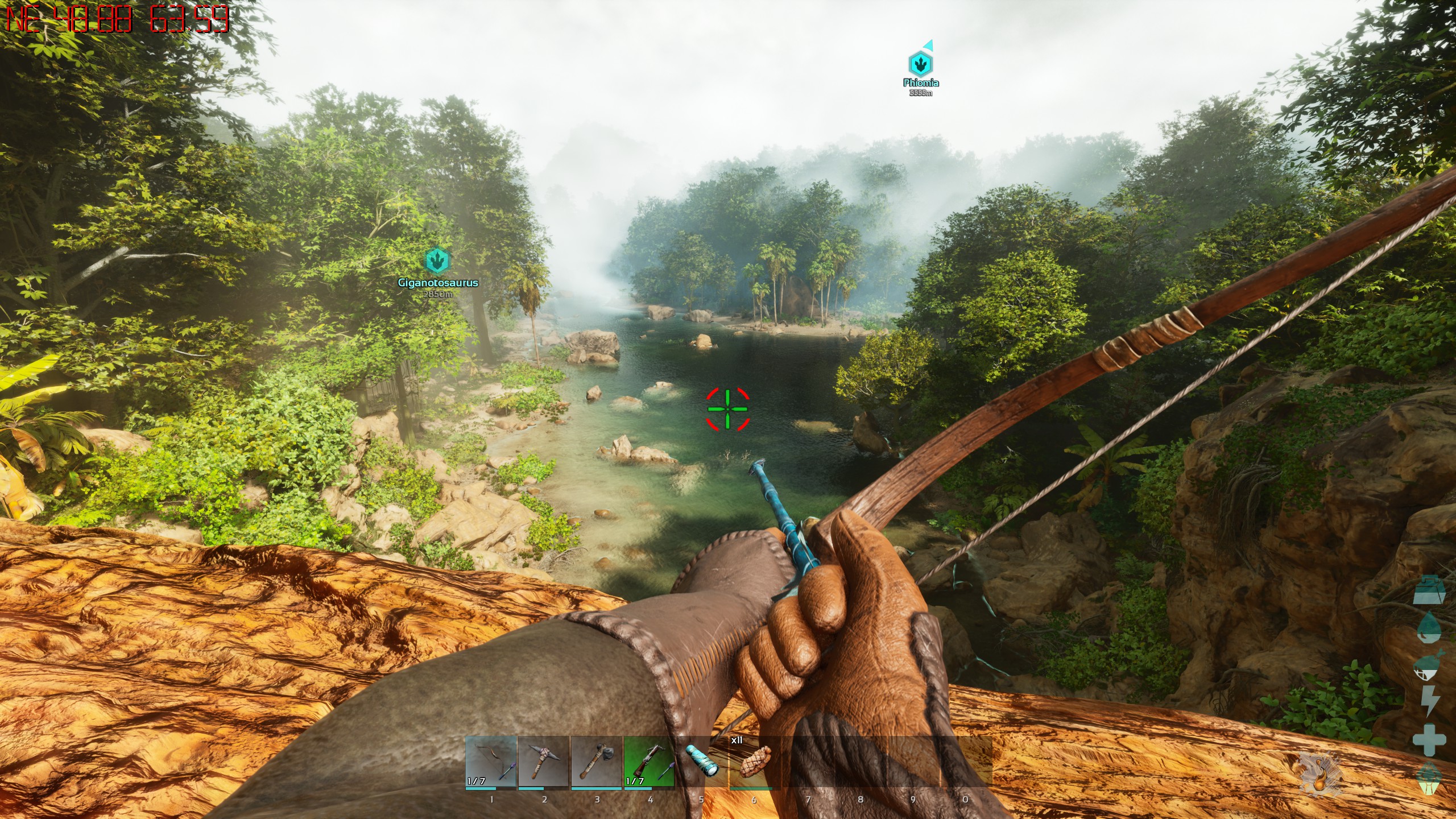Select the Phiomia waypoint marker
1456x819 pixels.
pyautogui.click(x=920, y=63)
